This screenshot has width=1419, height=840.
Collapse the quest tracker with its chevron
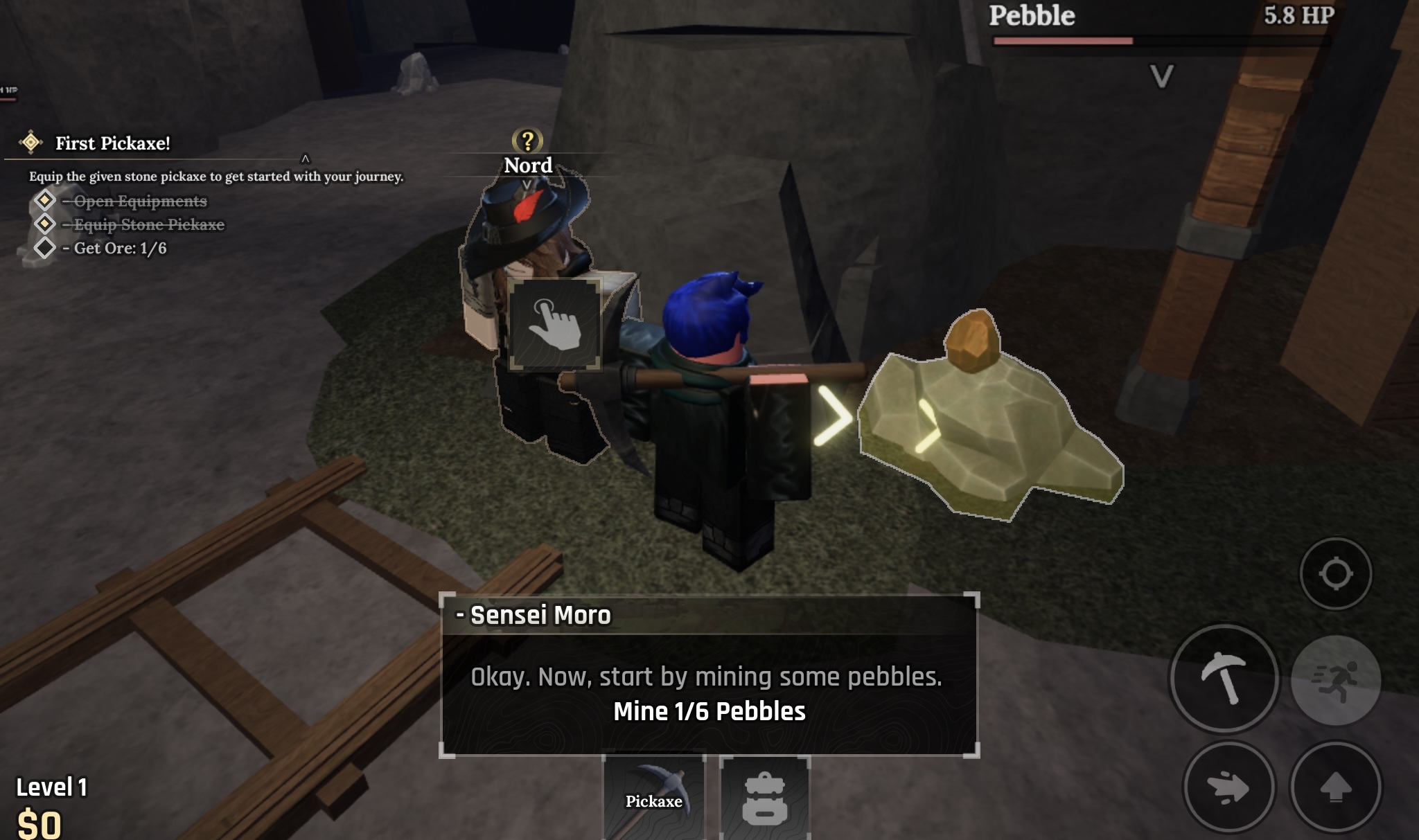[305, 158]
